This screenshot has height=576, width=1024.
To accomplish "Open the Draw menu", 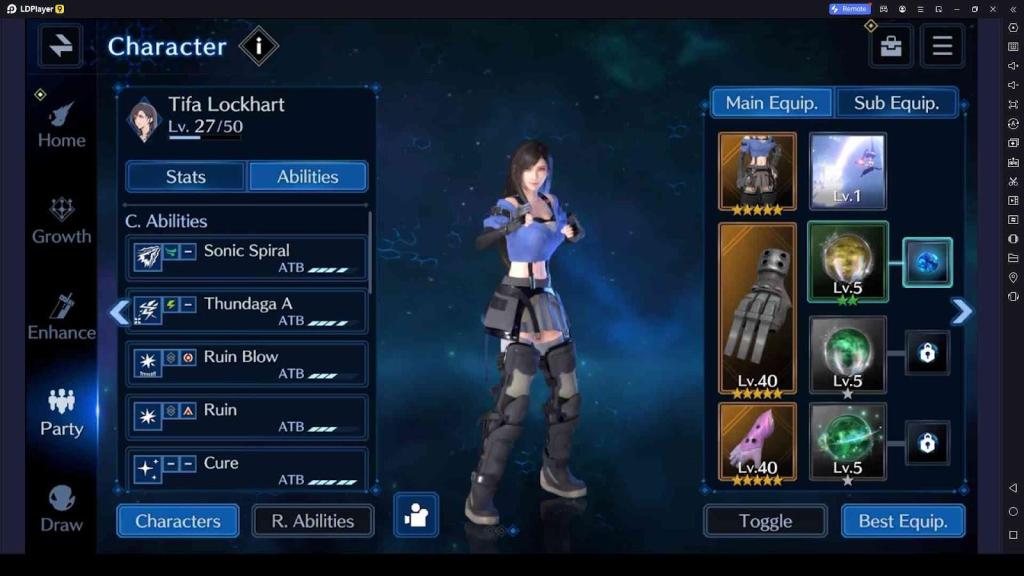I will 62,509.
